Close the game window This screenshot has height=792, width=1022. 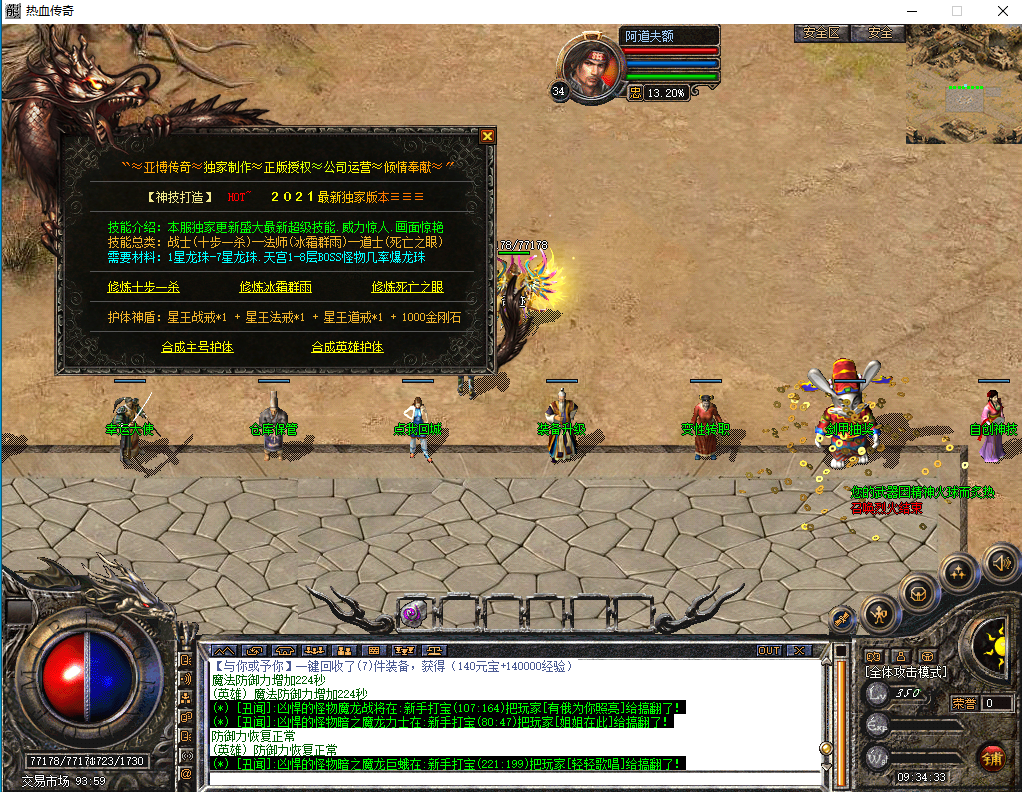(1001, 11)
